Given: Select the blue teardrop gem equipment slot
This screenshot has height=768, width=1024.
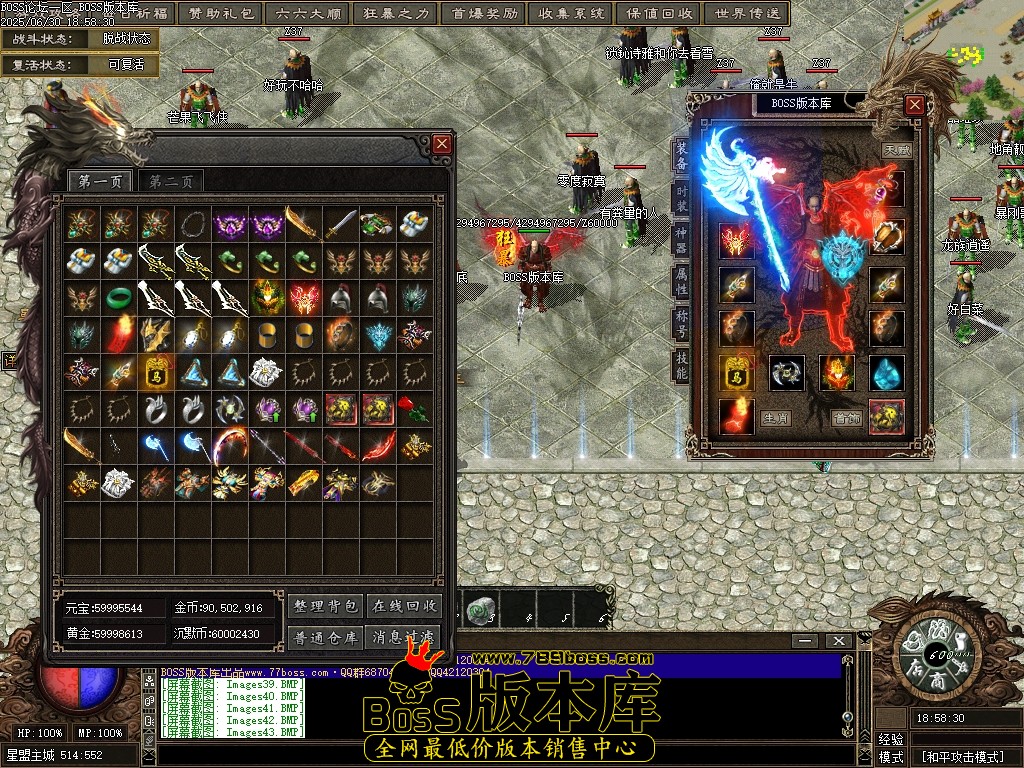Looking at the screenshot, I should [x=886, y=373].
